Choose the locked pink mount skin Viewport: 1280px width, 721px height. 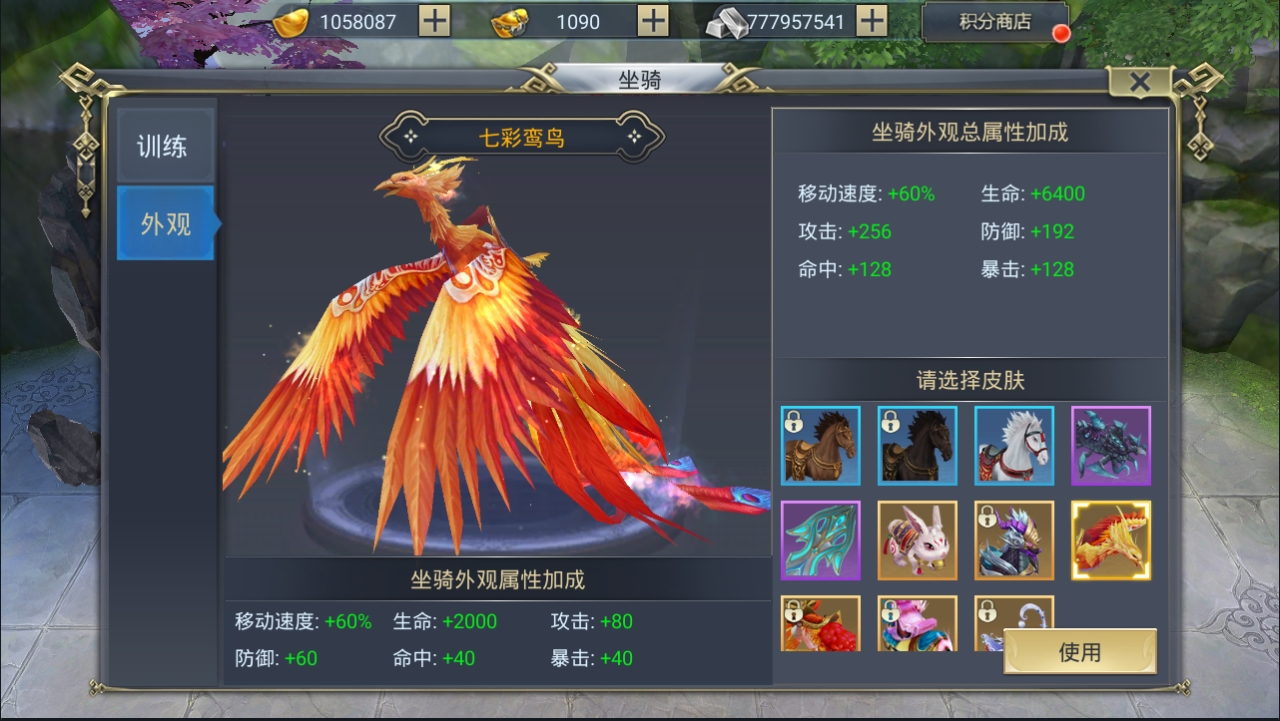[x=917, y=623]
